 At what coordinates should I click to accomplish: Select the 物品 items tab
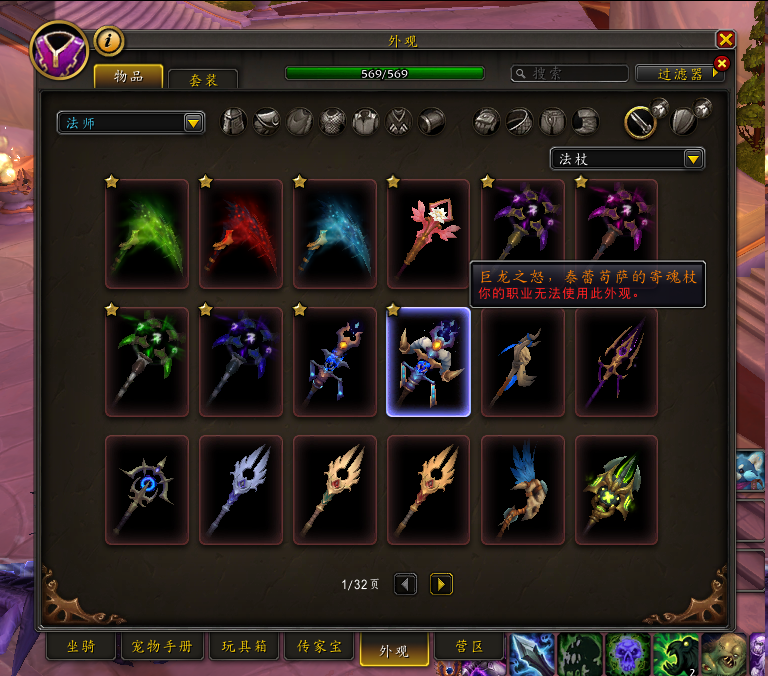(x=128, y=77)
